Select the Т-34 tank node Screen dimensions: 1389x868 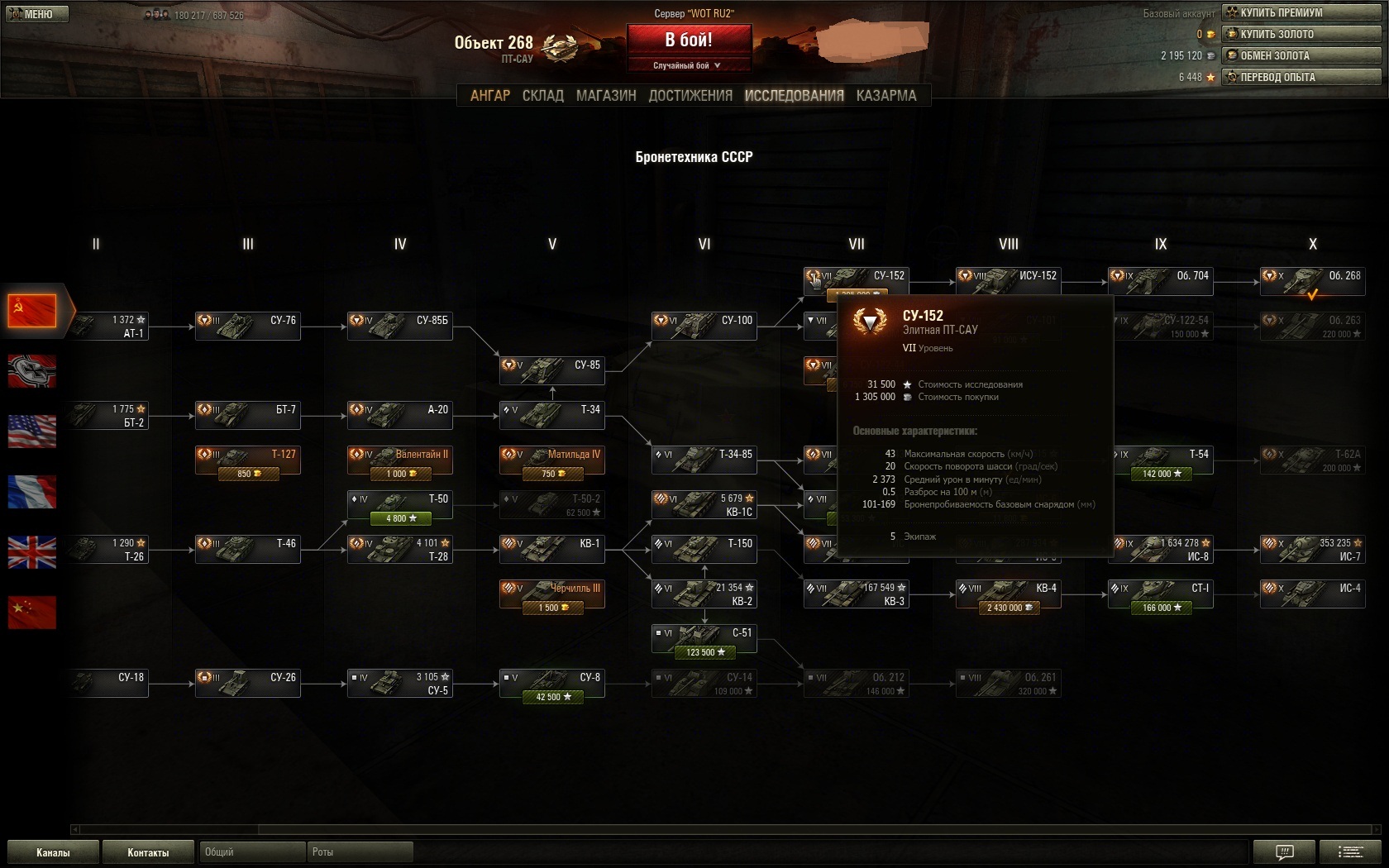tap(552, 414)
